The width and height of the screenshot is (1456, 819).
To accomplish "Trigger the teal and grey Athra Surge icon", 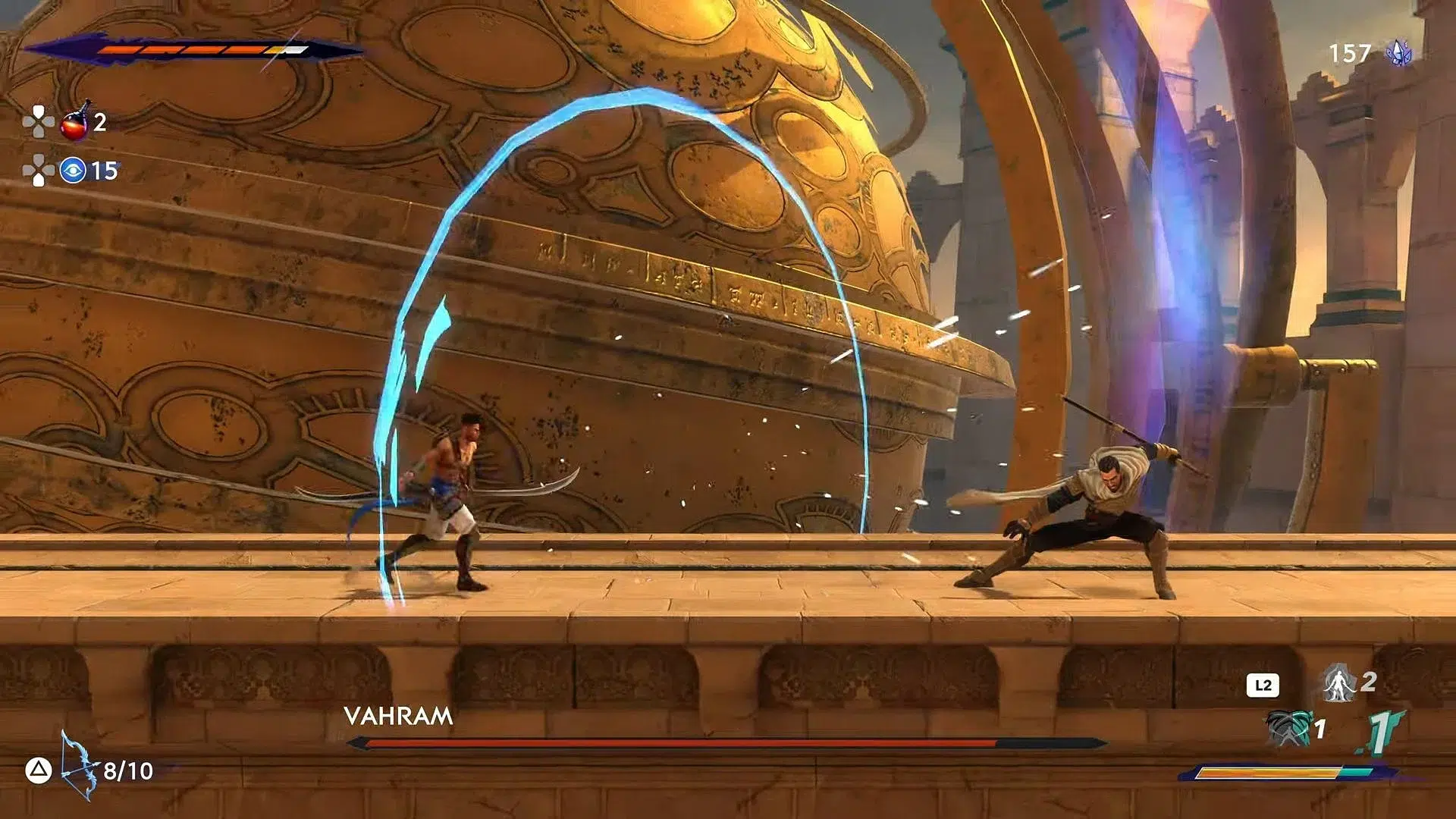I will coord(1288,728).
